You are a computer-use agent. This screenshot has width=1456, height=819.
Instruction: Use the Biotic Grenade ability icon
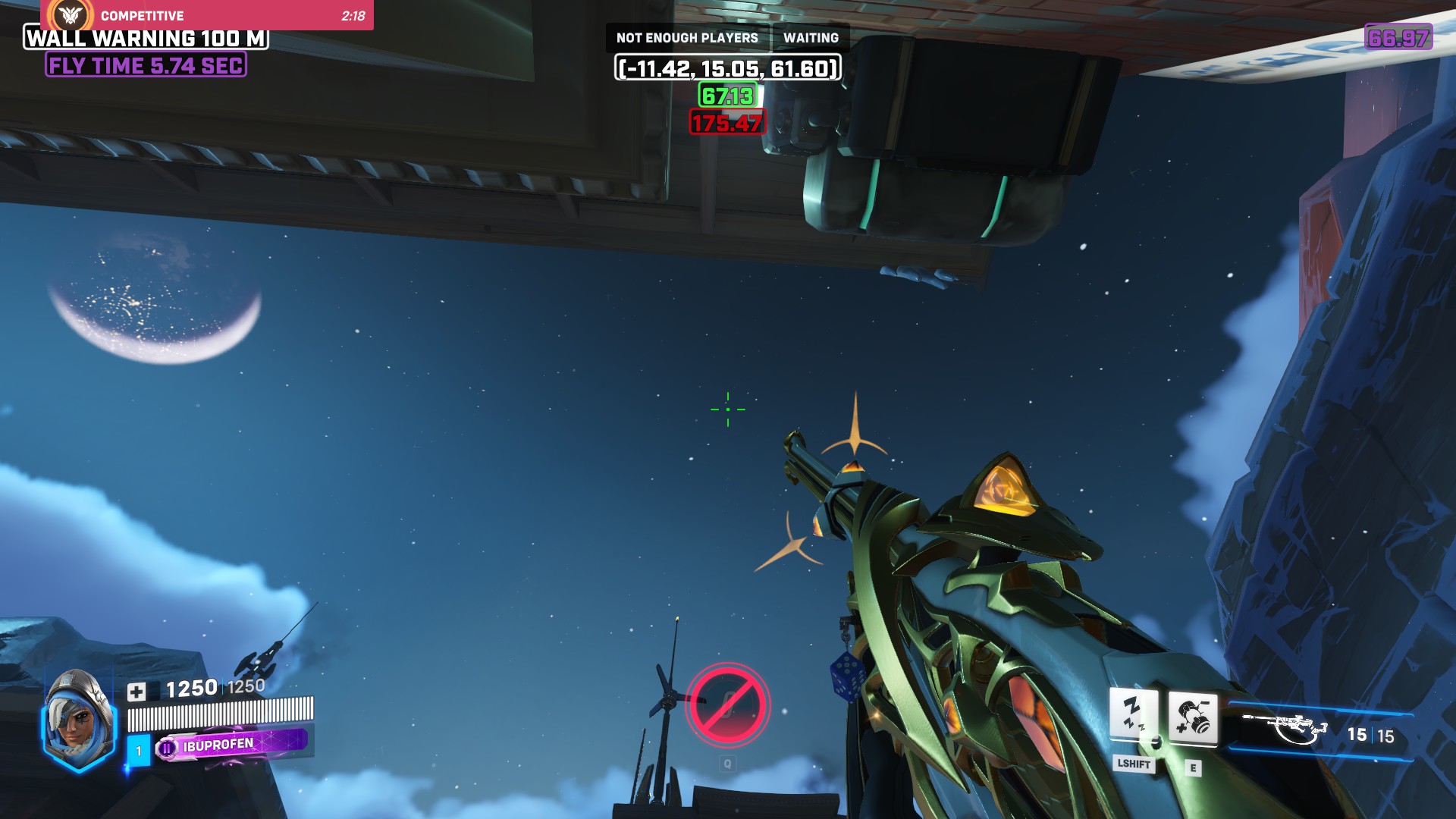click(x=1193, y=717)
